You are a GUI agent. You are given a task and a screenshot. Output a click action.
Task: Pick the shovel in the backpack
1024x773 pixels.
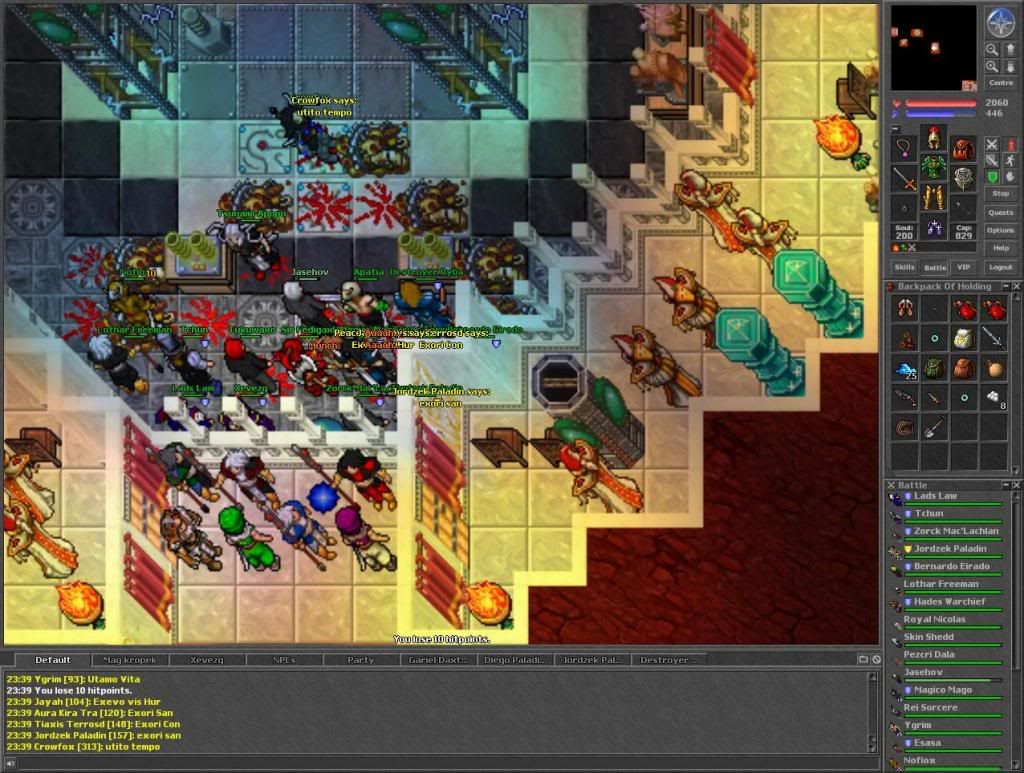(x=934, y=428)
